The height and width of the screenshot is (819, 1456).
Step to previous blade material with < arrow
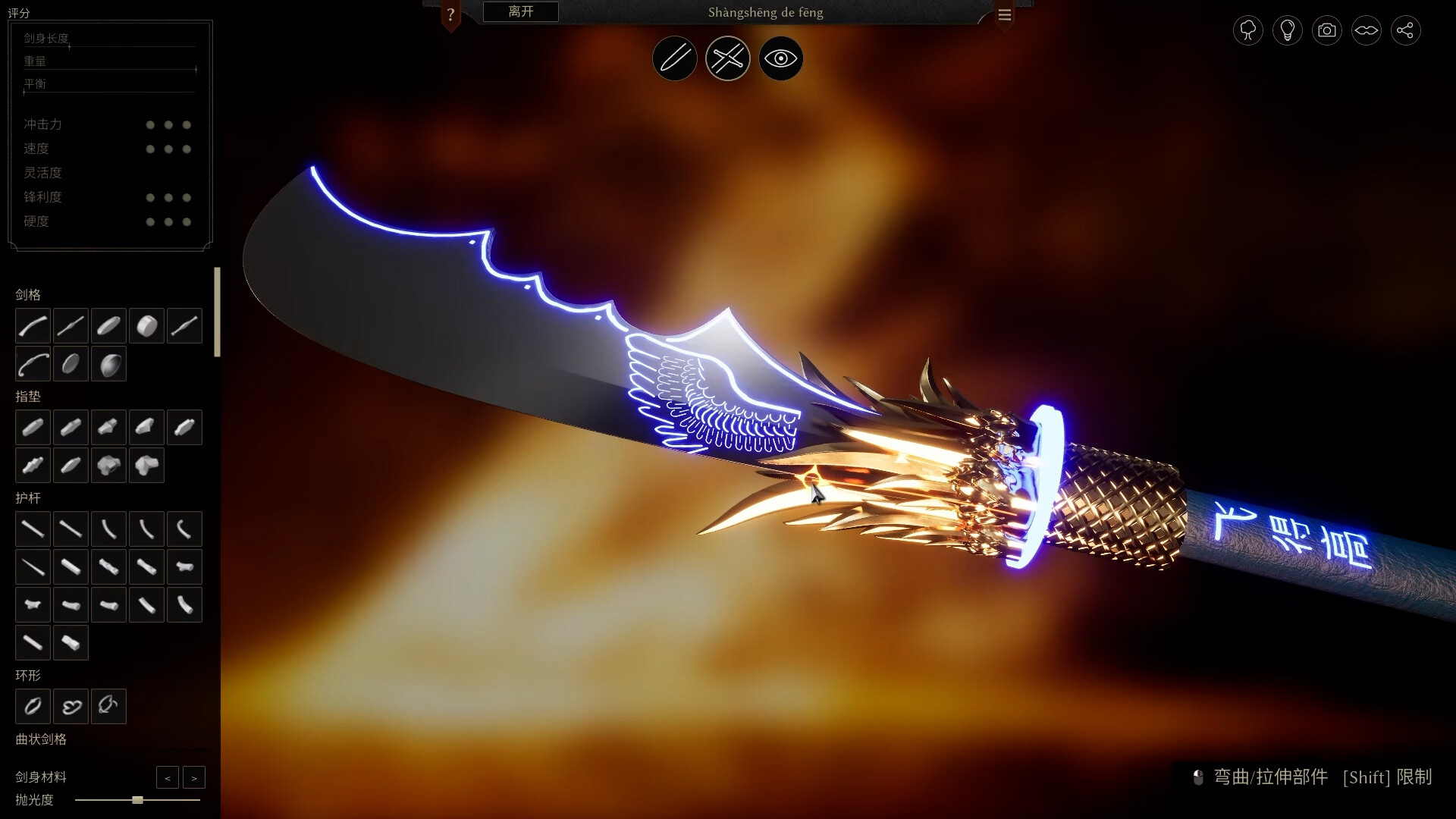(x=168, y=777)
